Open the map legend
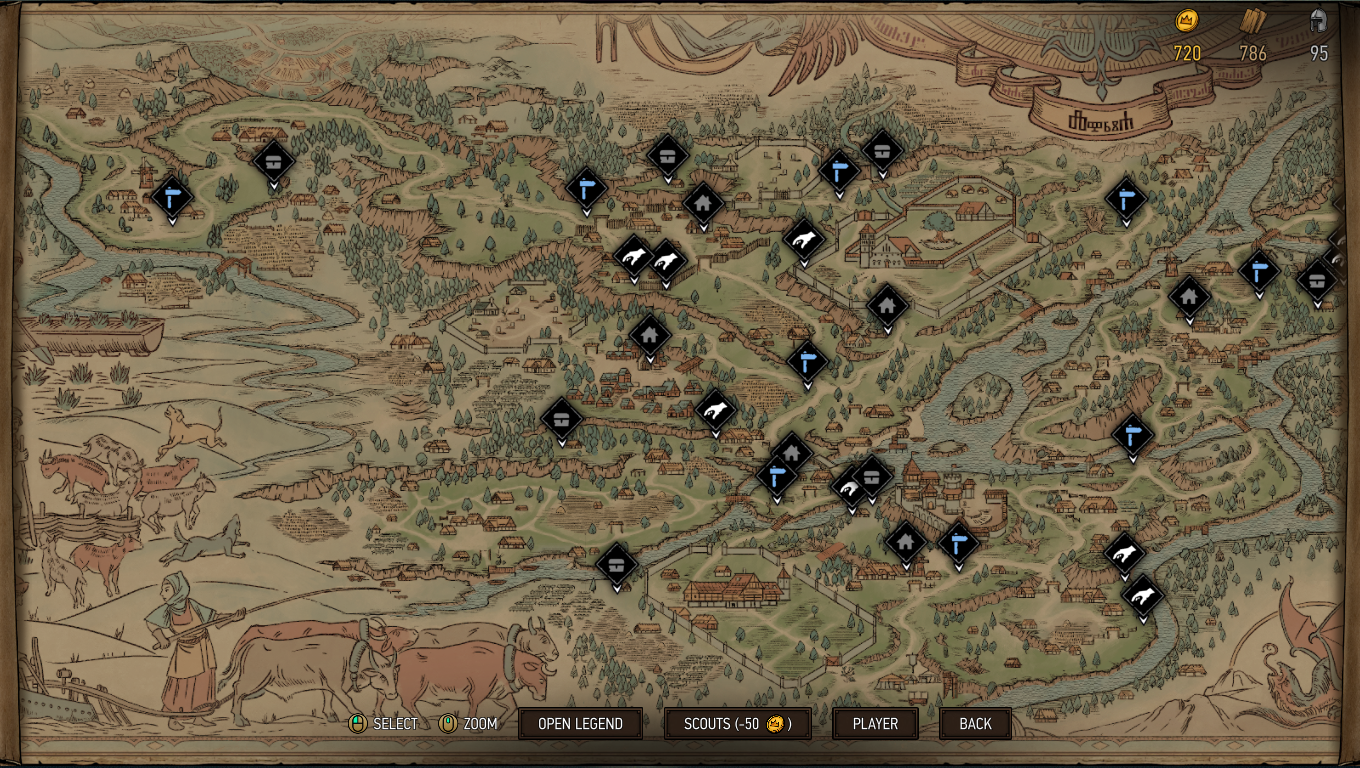Image resolution: width=1360 pixels, height=768 pixels. pos(580,723)
